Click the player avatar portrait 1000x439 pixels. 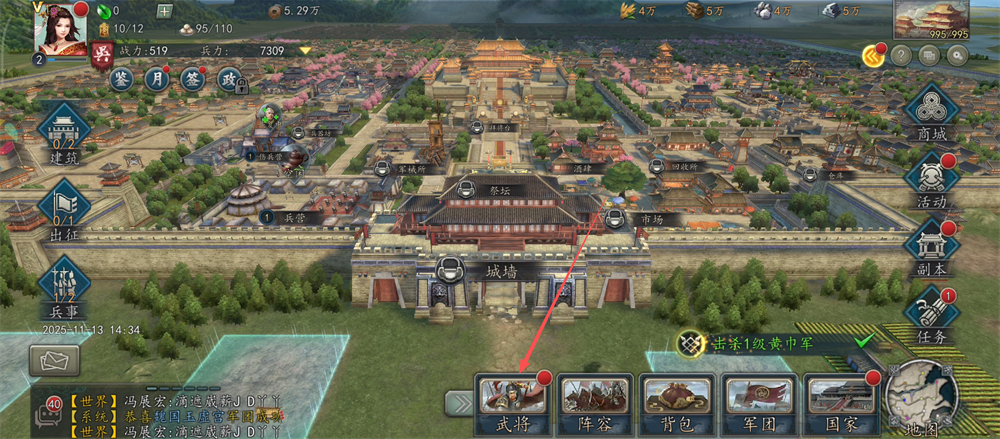60,27
